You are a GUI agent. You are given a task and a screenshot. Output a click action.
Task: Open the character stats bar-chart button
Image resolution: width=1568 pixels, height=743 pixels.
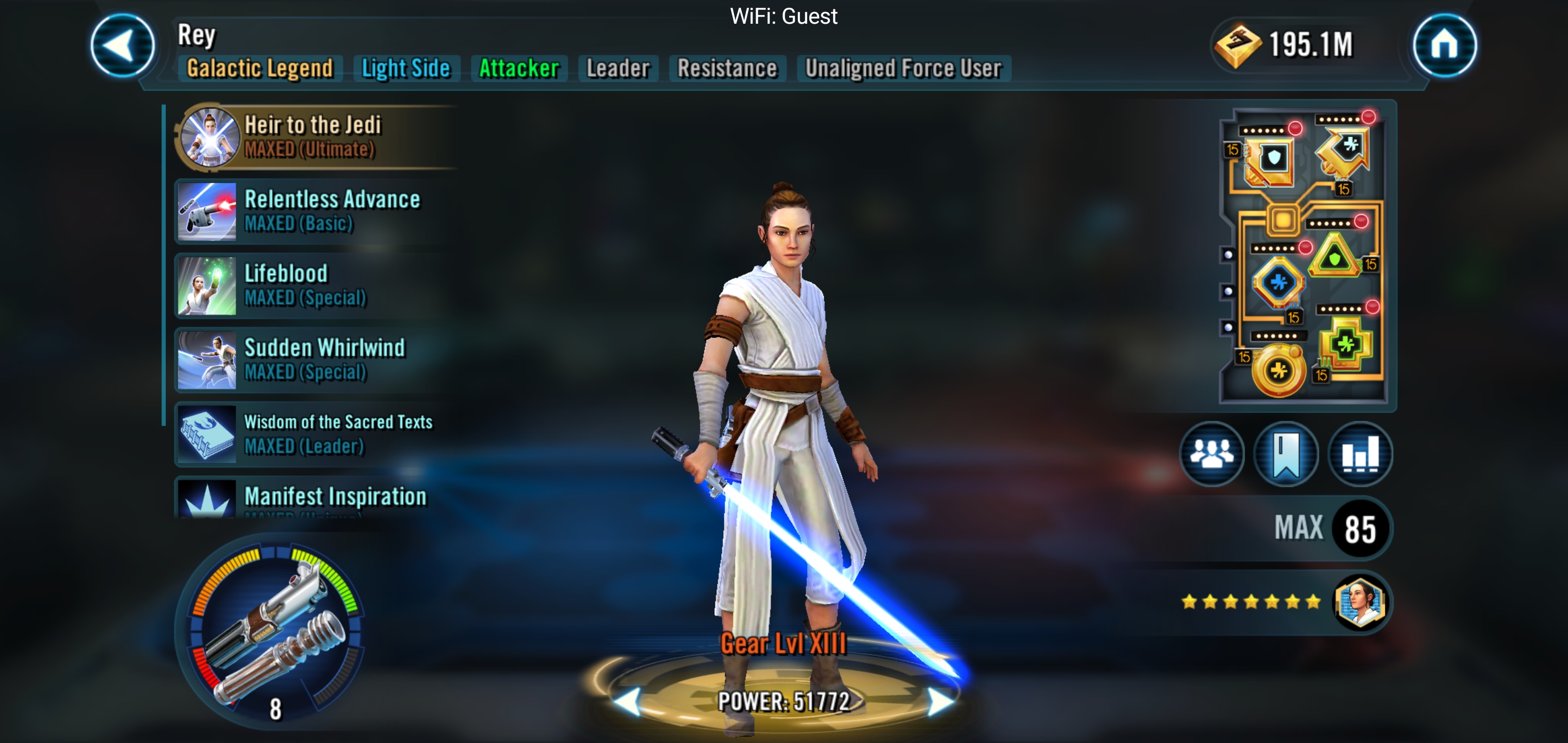(x=1360, y=454)
